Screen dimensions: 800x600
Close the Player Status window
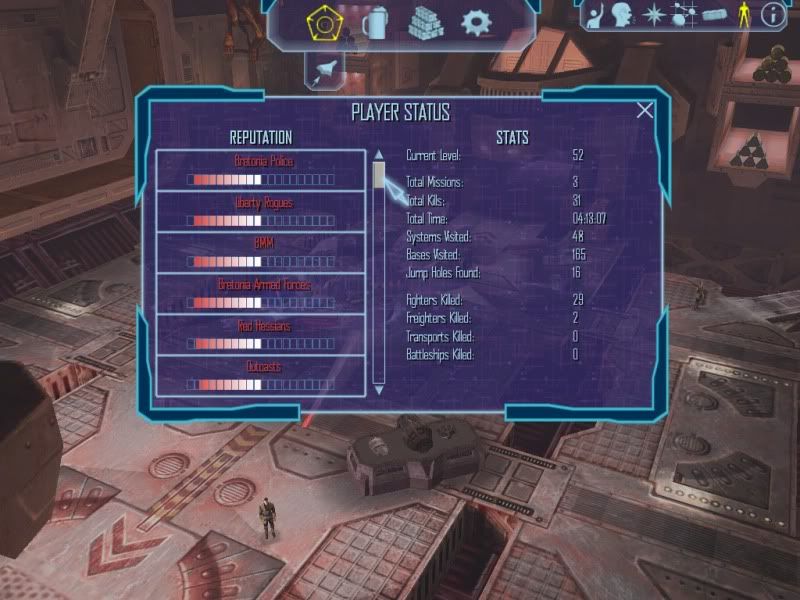point(645,111)
